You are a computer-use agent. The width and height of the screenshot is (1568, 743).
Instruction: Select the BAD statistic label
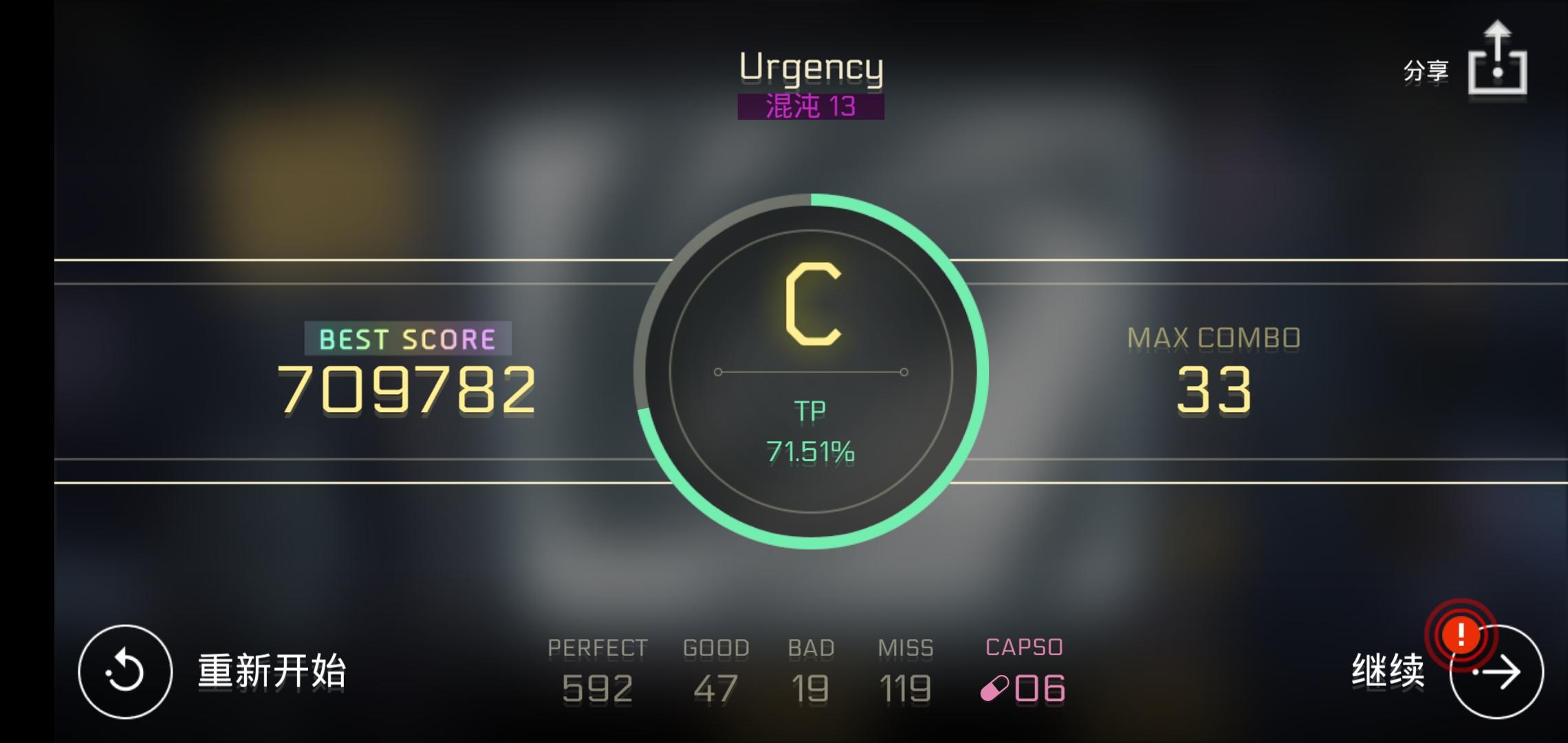[x=812, y=647]
